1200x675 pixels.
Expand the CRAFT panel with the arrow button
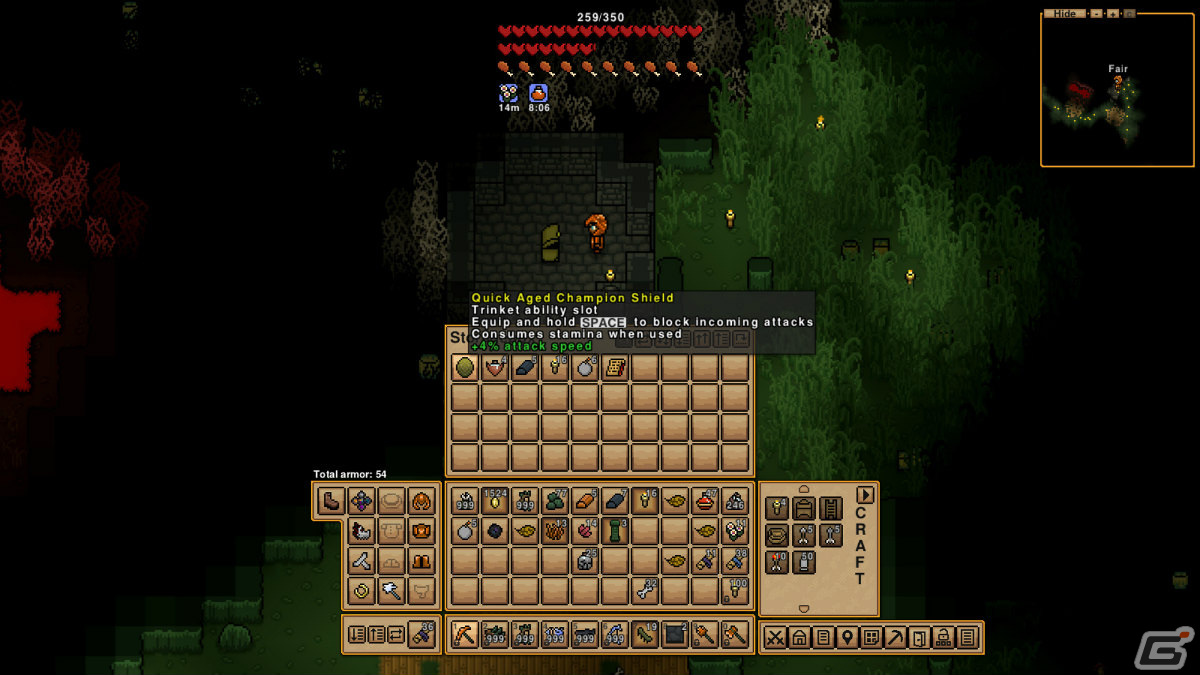(865, 495)
